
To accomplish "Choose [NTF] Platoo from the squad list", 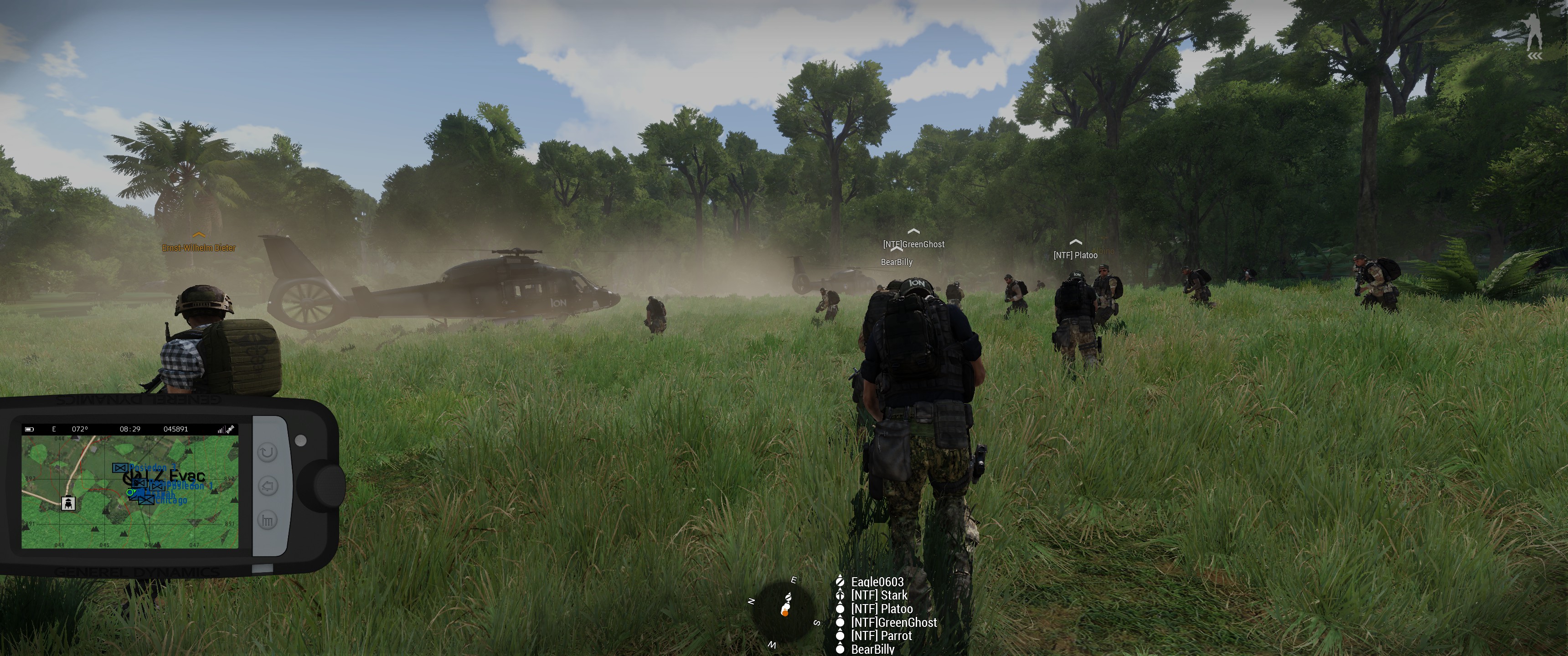I will 882,609.
